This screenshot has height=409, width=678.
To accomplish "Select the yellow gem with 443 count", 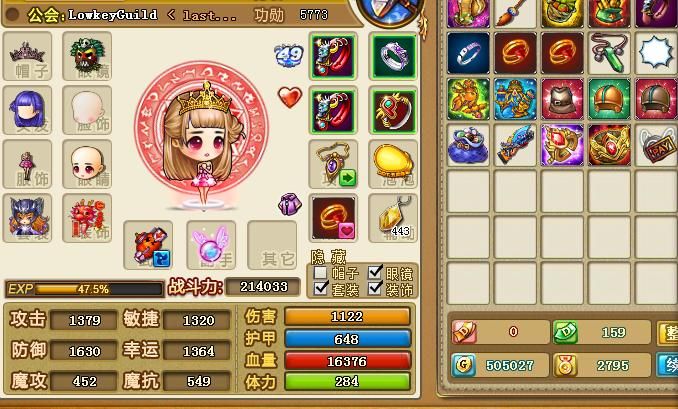I will click(x=393, y=218).
